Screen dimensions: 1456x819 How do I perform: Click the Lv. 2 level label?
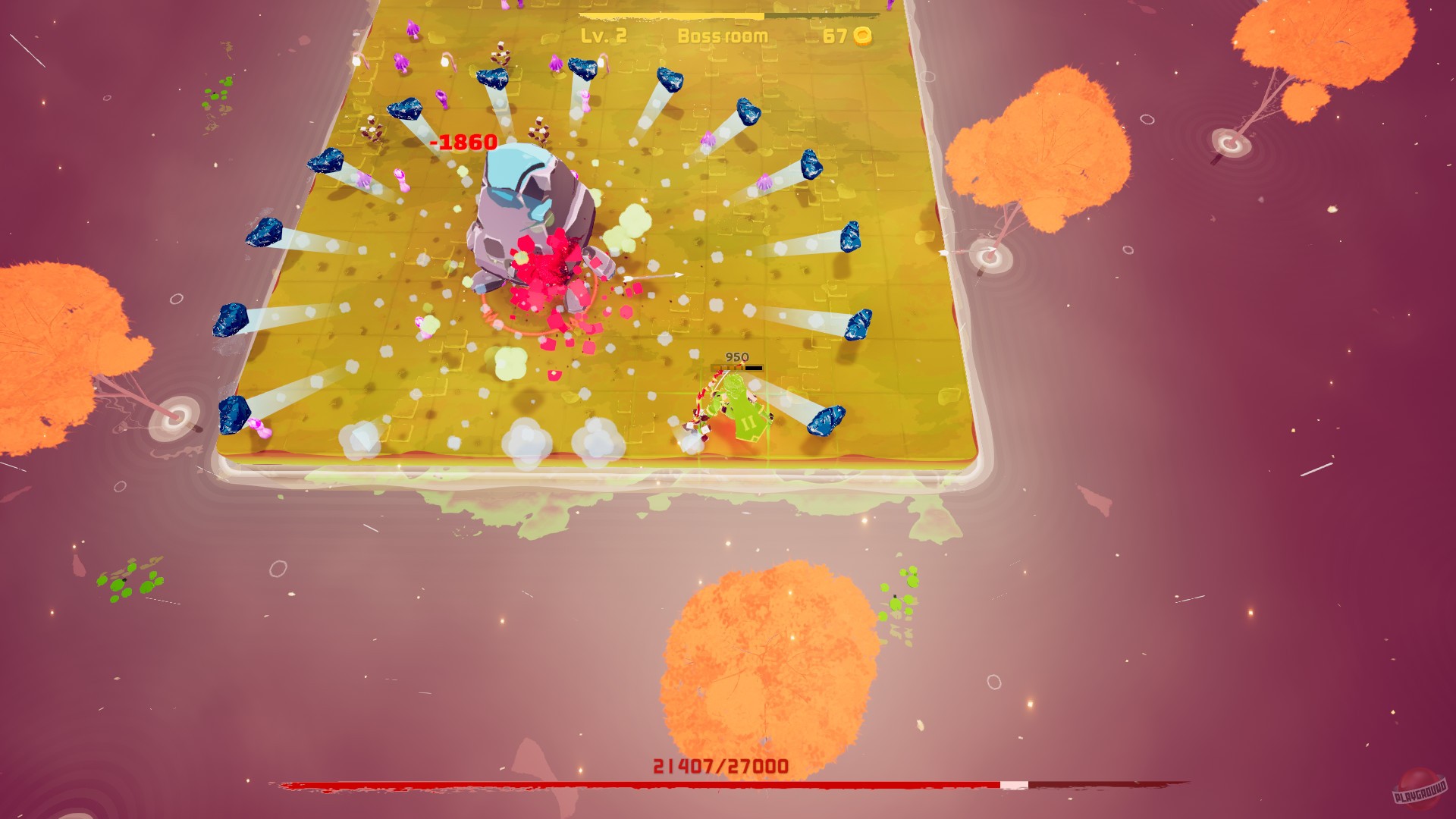pyautogui.click(x=603, y=34)
